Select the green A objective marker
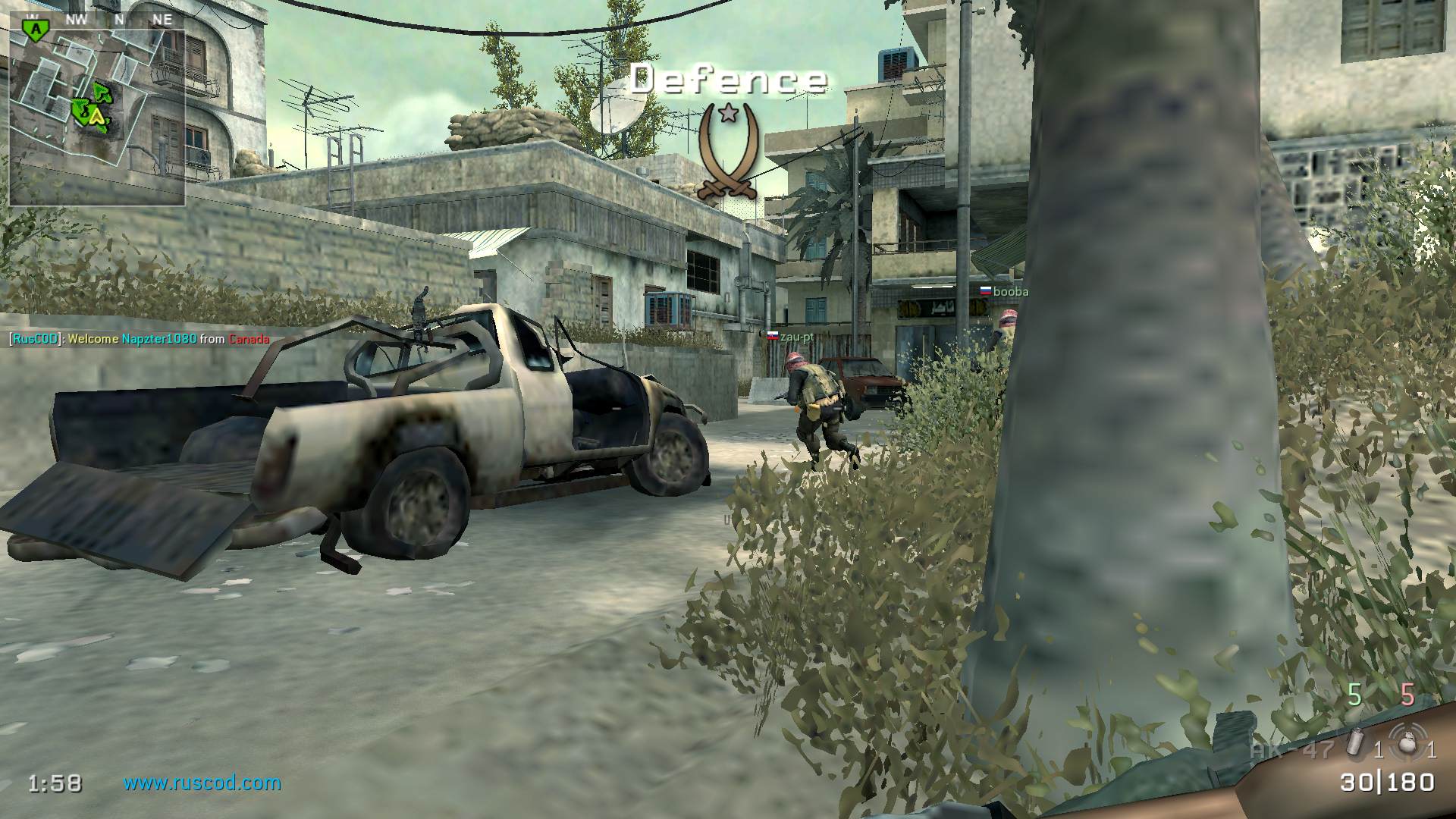Viewport: 1456px width, 819px height. click(33, 29)
